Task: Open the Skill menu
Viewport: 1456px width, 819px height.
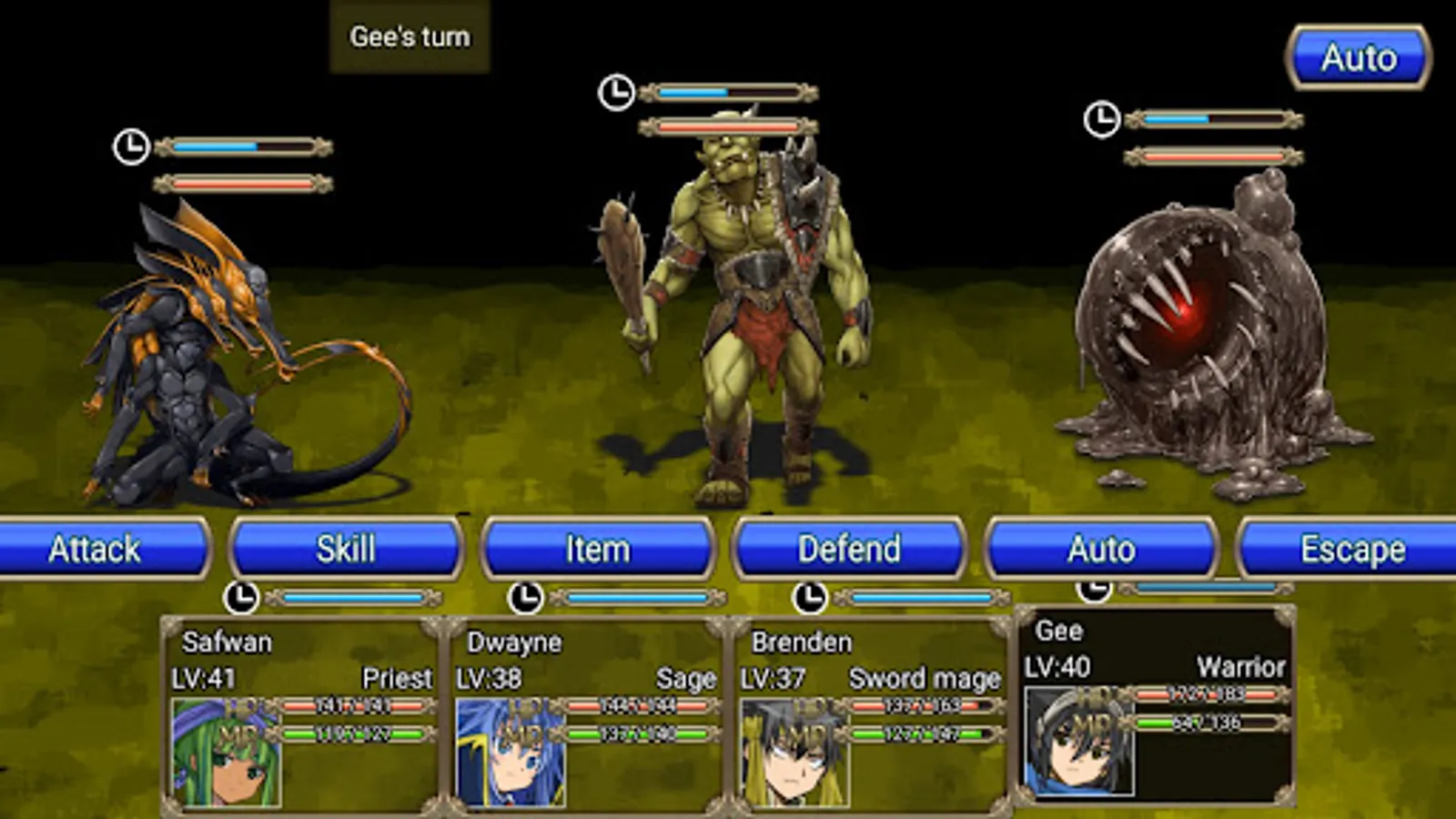Action: click(346, 549)
